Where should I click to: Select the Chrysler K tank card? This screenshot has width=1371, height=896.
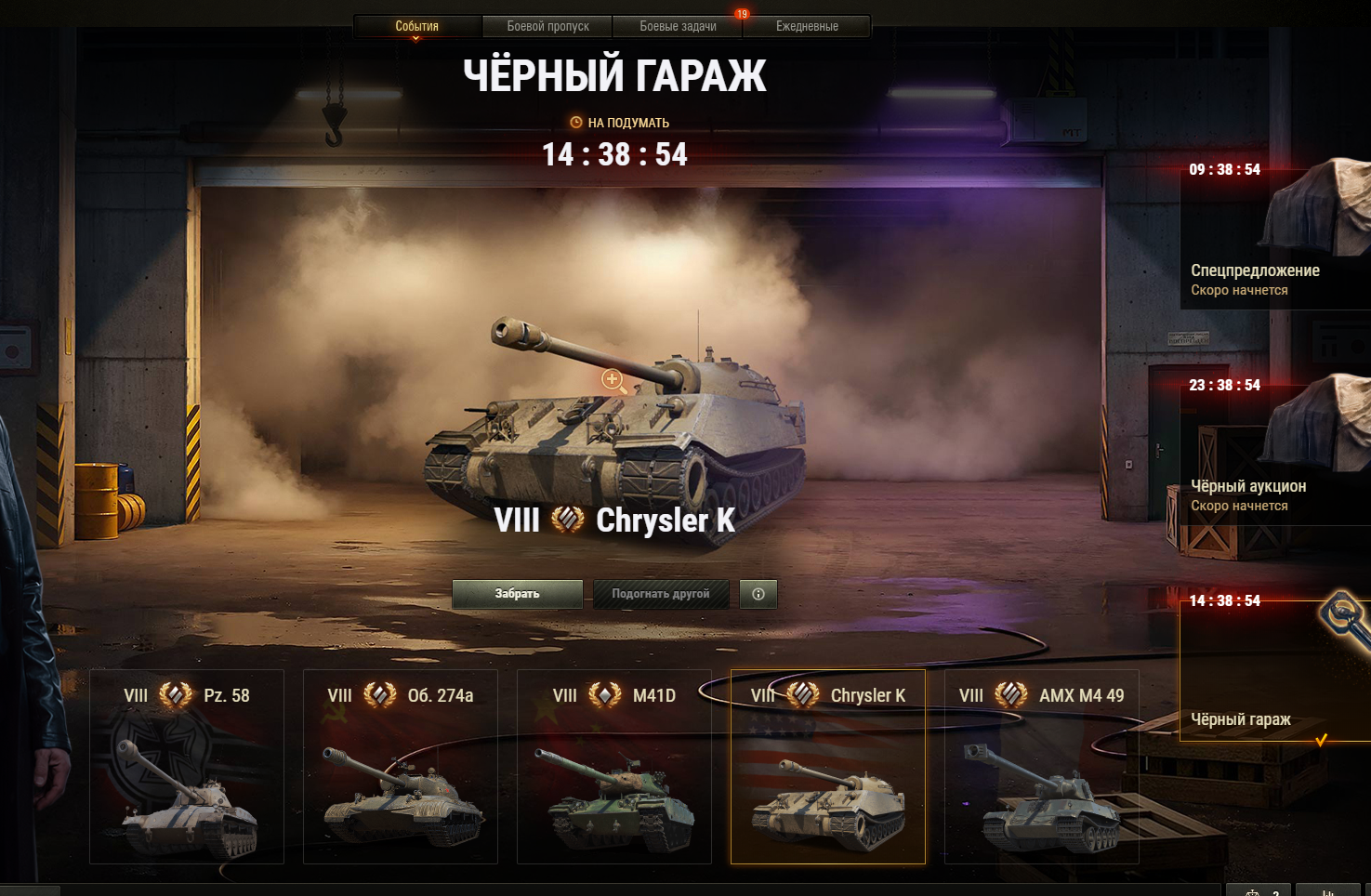[x=828, y=767]
